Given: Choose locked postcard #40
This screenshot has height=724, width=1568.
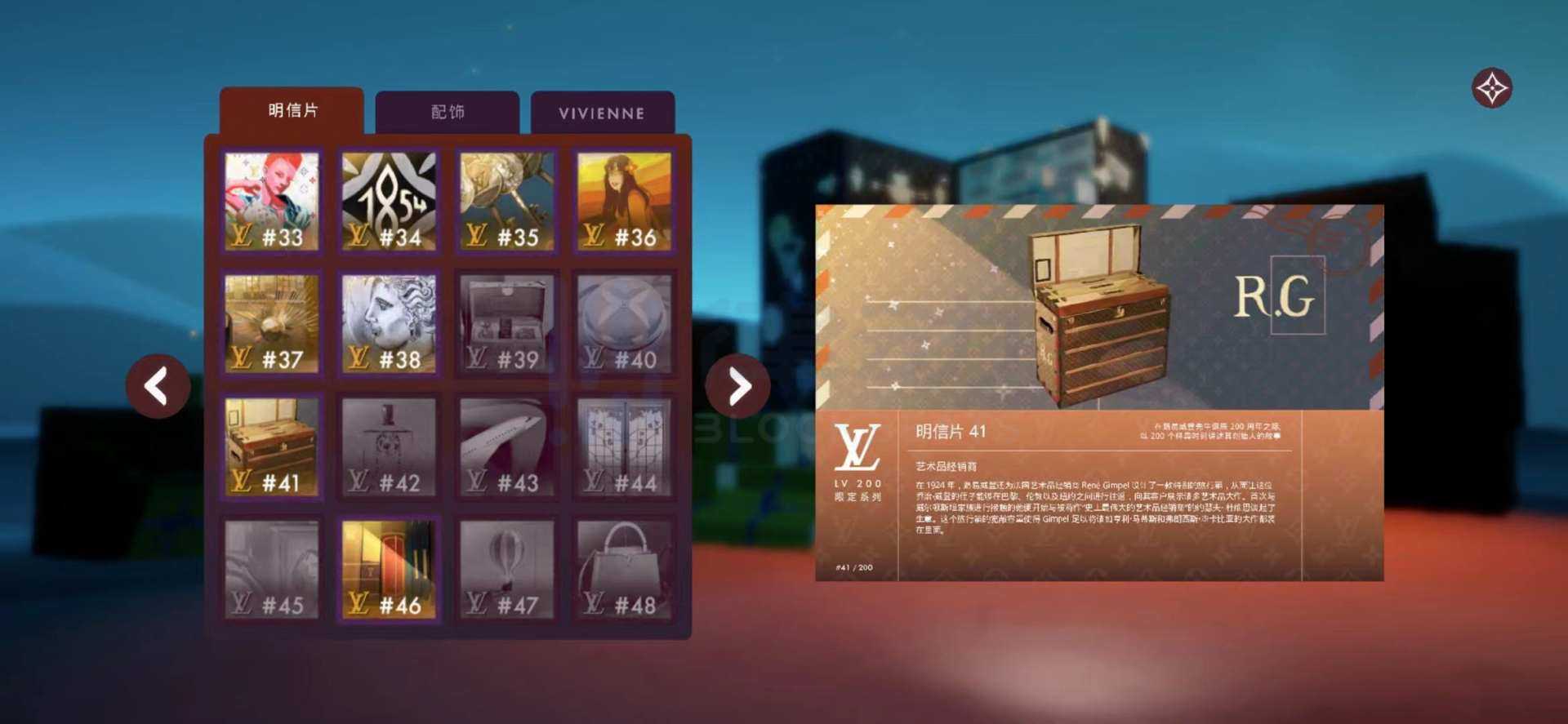Looking at the screenshot, I should [x=624, y=324].
